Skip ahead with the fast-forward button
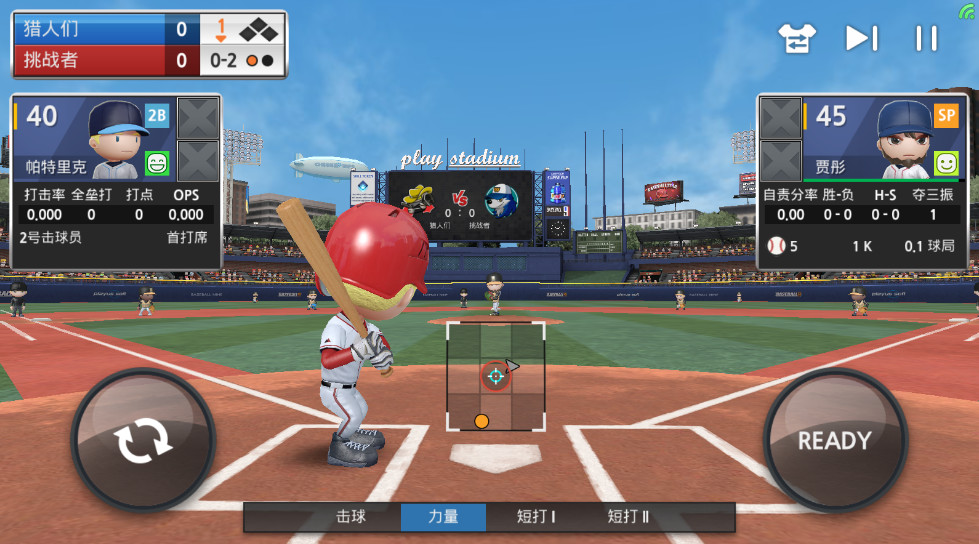Viewport: 979px width, 544px height. click(x=861, y=38)
